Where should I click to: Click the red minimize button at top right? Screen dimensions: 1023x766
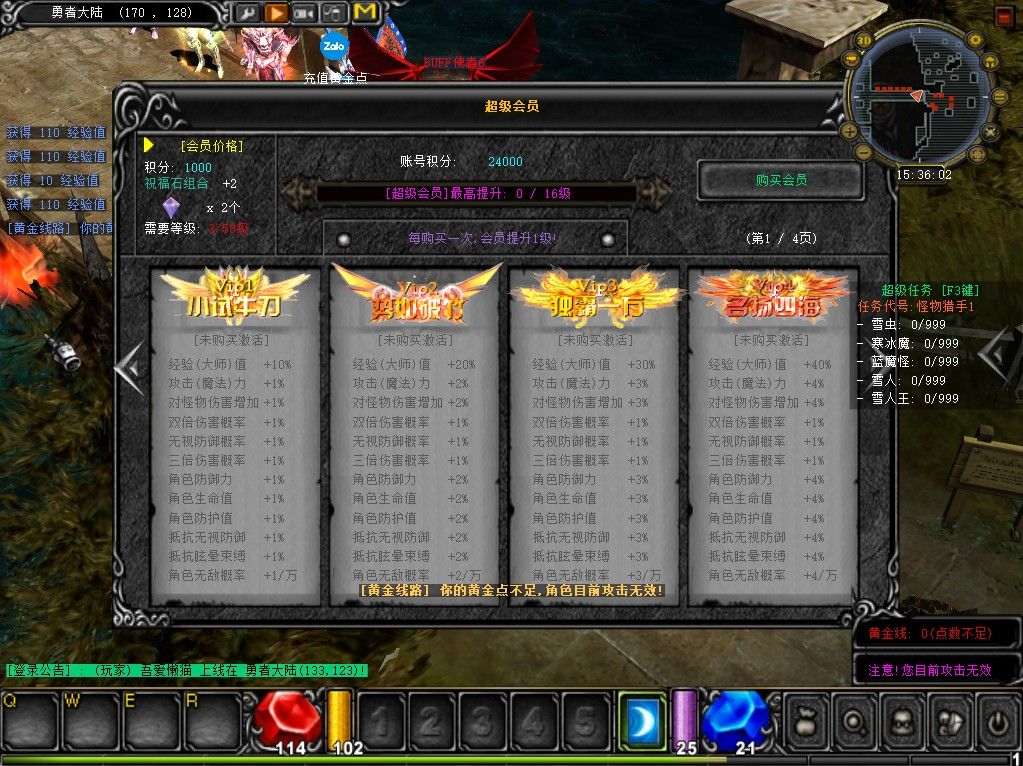tap(1006, 16)
